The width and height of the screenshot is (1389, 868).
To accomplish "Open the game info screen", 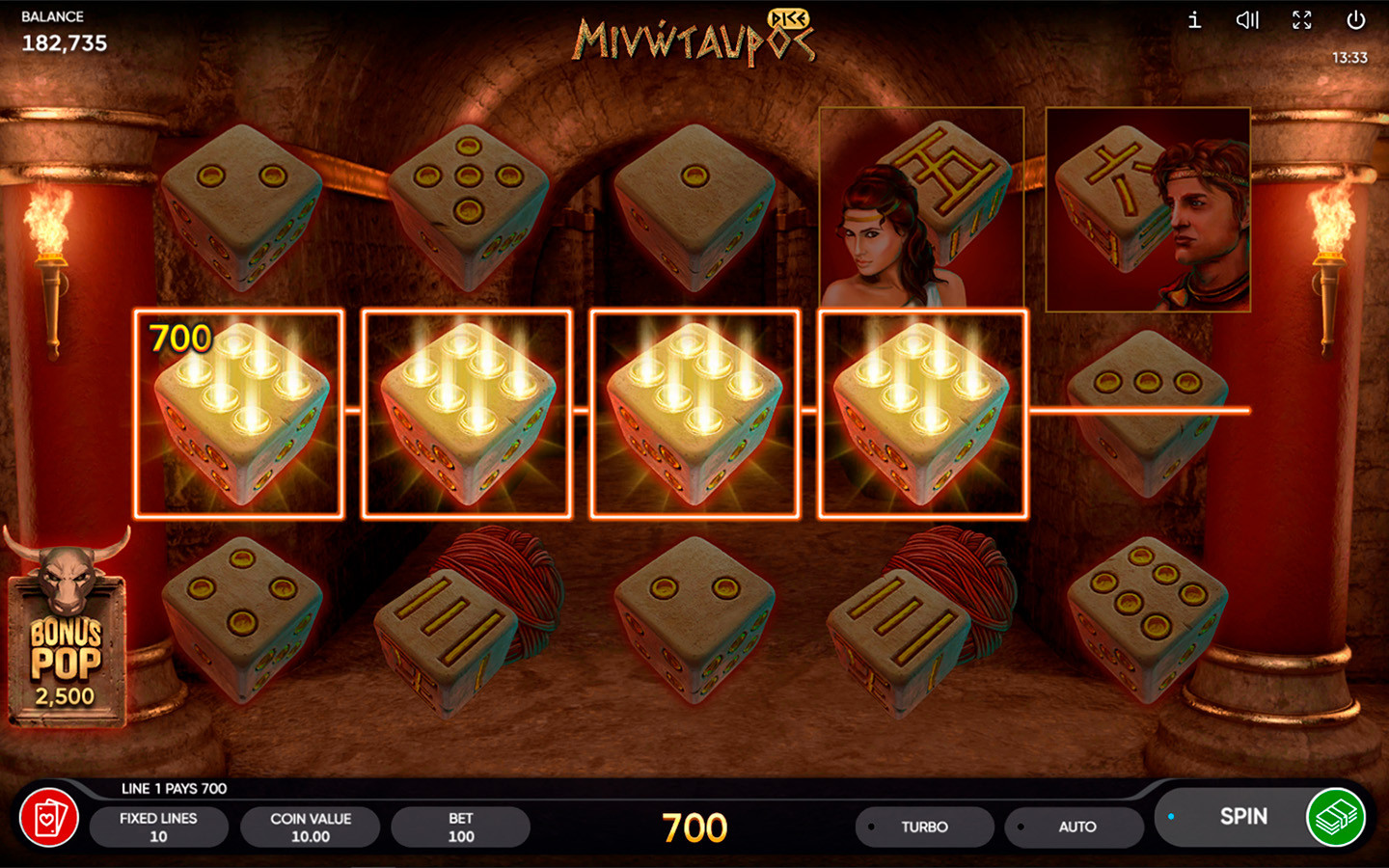I will click(1193, 20).
